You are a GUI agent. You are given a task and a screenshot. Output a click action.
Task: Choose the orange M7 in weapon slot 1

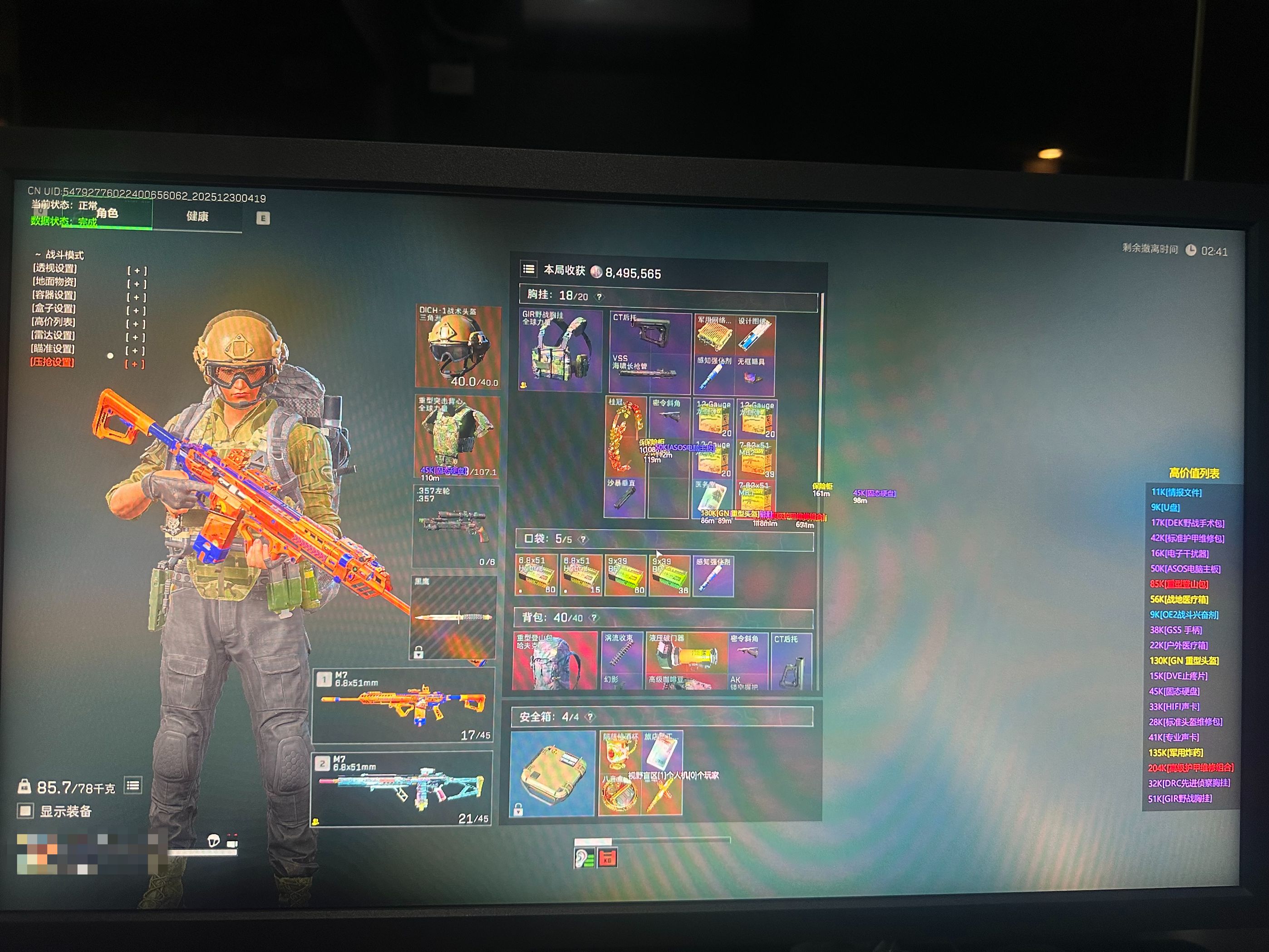click(x=403, y=705)
